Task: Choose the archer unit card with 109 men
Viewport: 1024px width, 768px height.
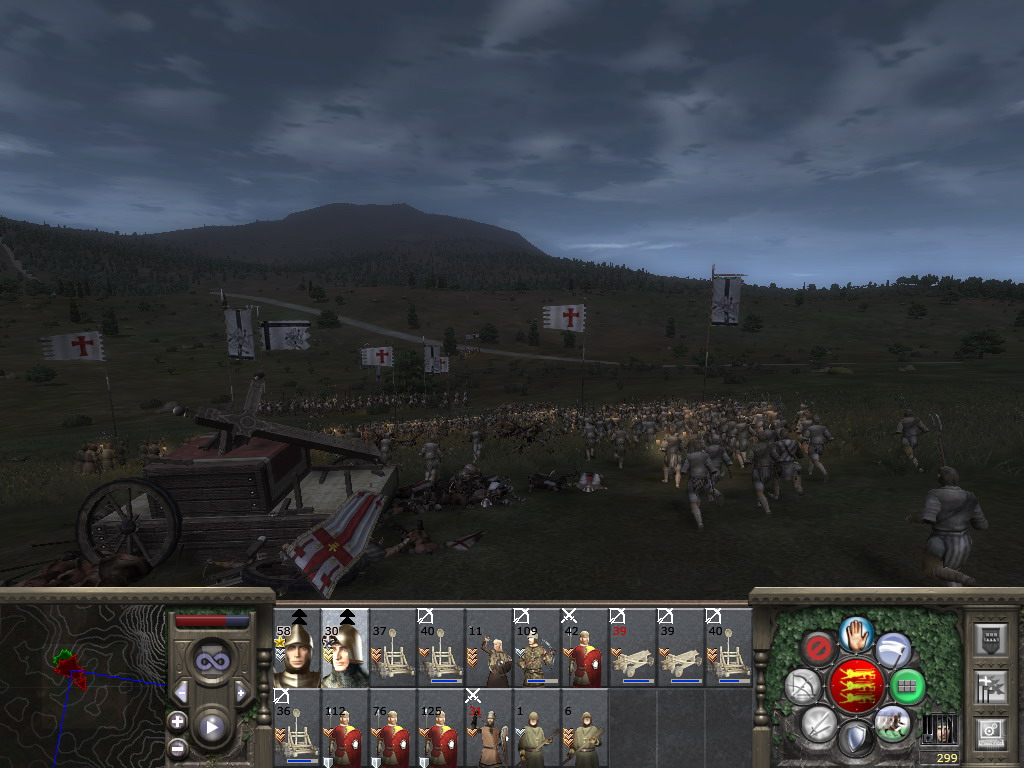Action: coord(536,648)
